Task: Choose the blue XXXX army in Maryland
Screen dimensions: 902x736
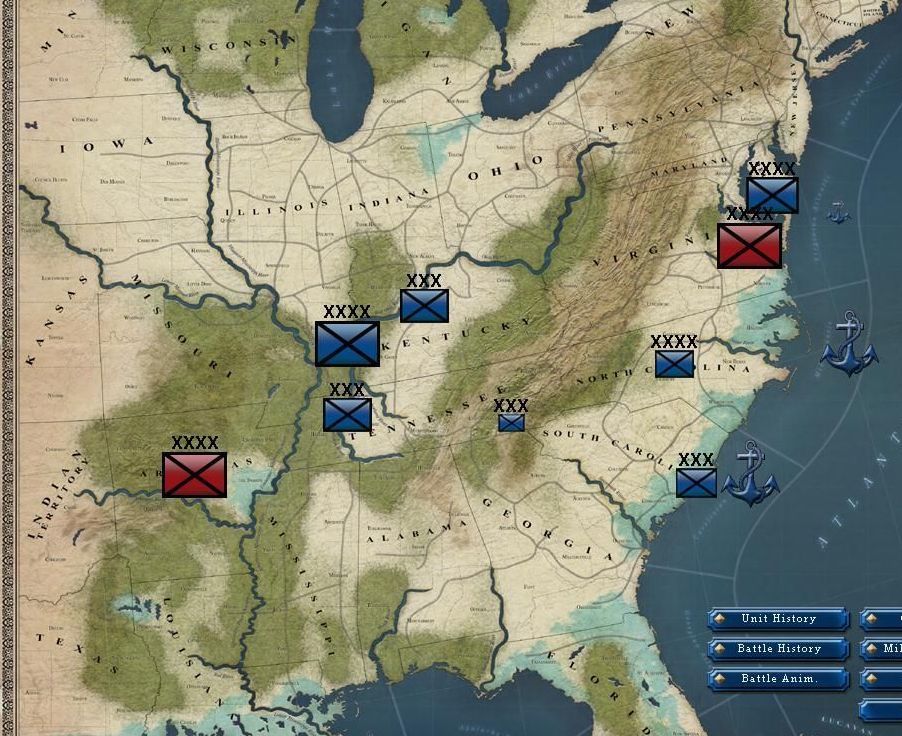Action: click(772, 195)
